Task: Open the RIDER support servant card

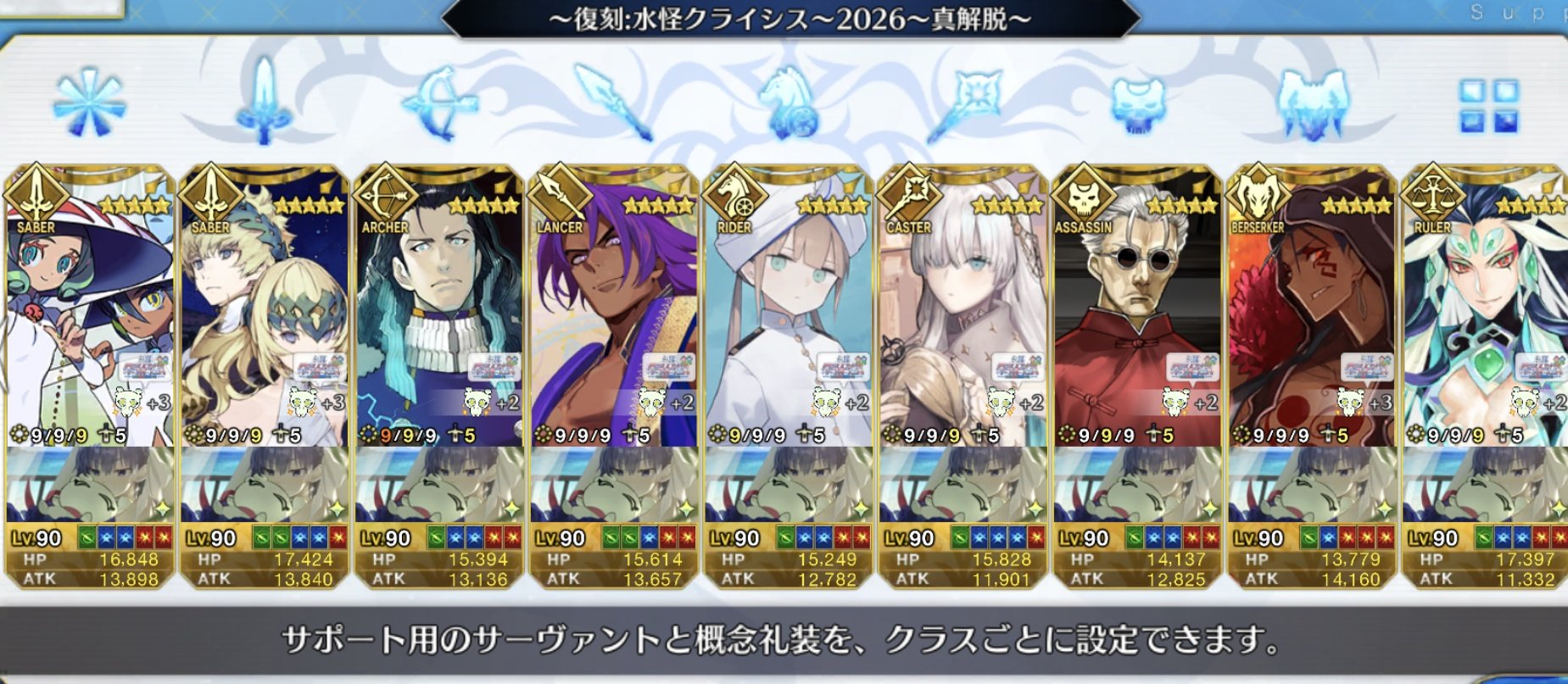Action: coord(788,314)
